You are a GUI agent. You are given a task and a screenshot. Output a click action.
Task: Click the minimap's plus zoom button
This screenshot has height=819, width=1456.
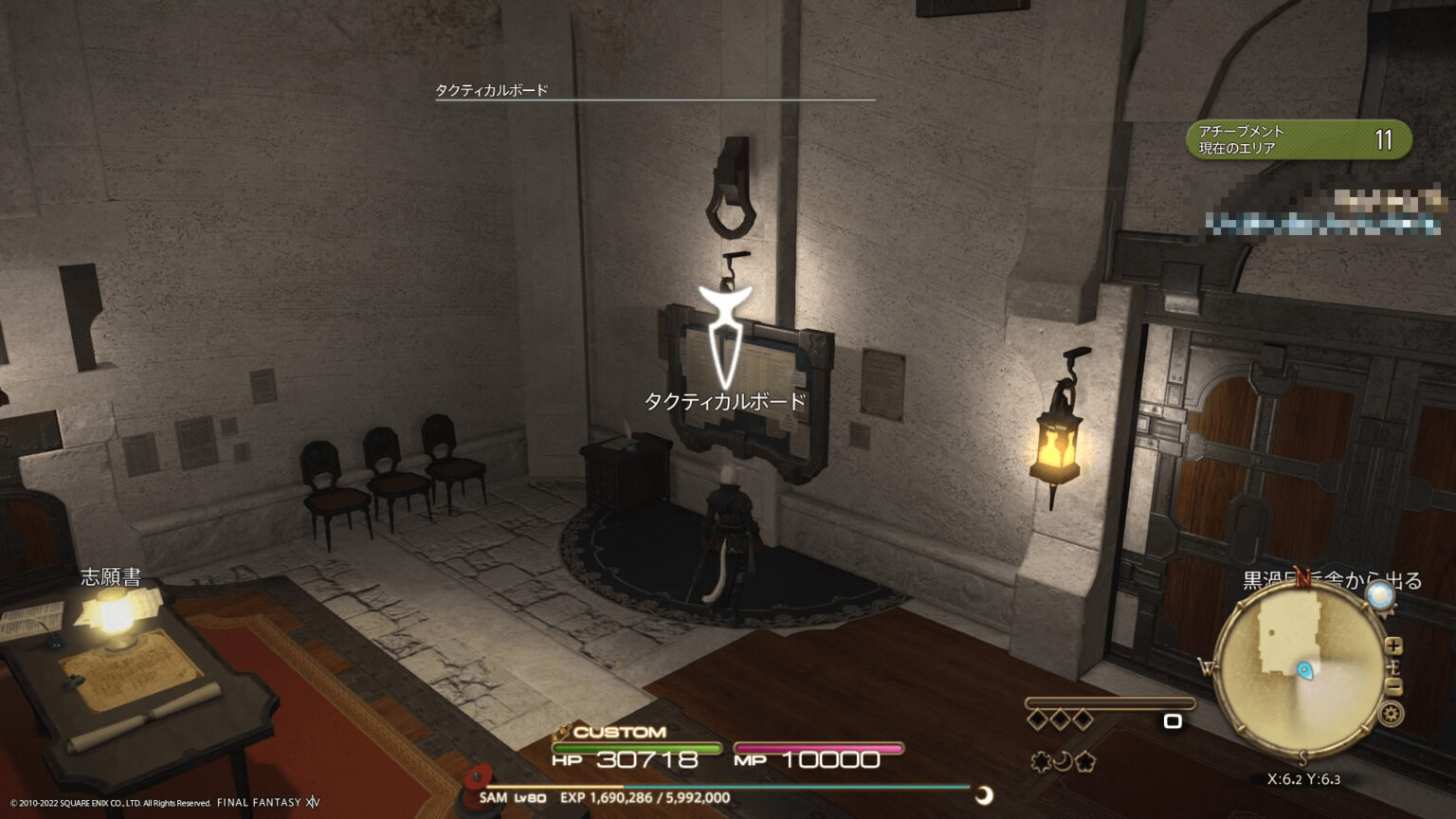click(1393, 646)
